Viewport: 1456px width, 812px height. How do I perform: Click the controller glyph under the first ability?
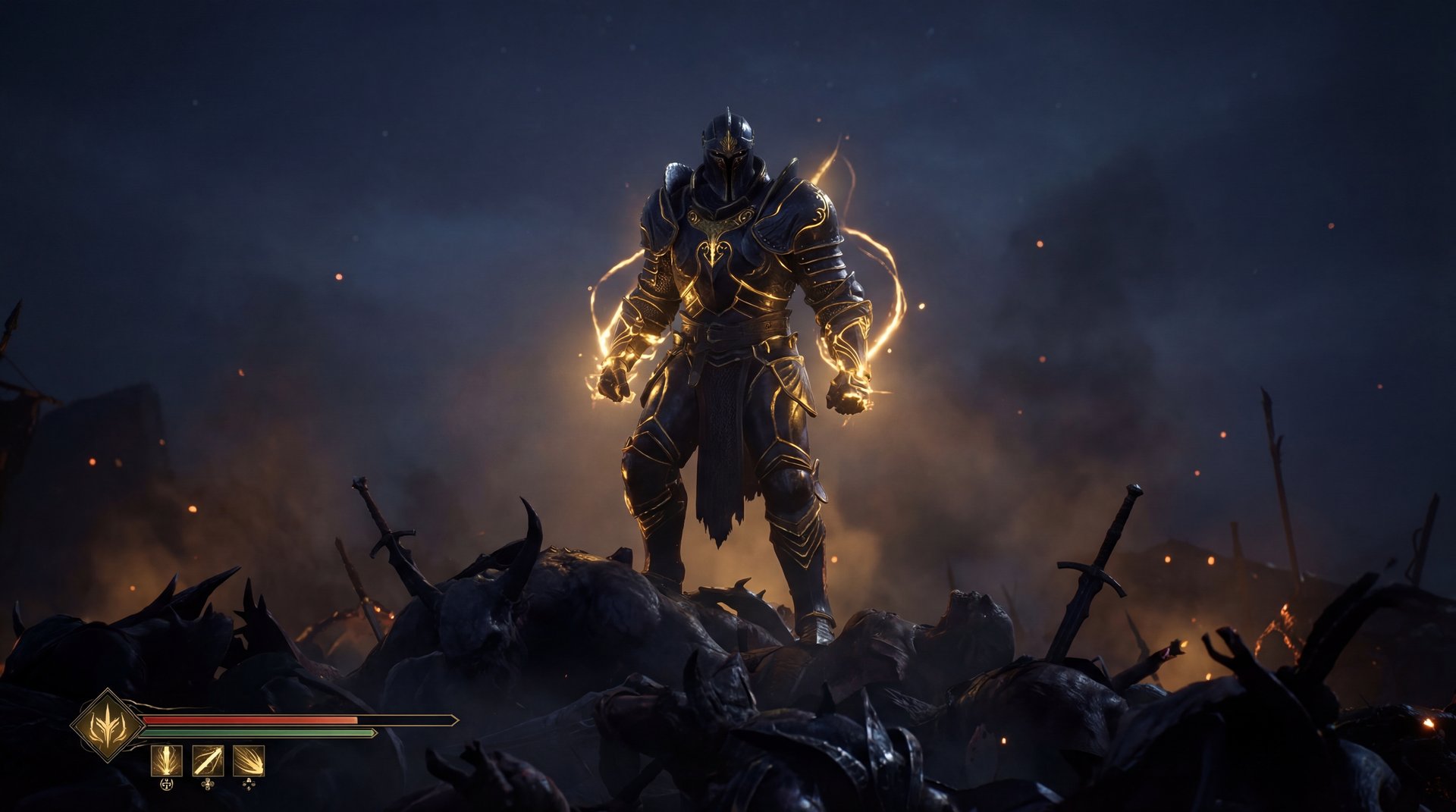pyautogui.click(x=166, y=784)
